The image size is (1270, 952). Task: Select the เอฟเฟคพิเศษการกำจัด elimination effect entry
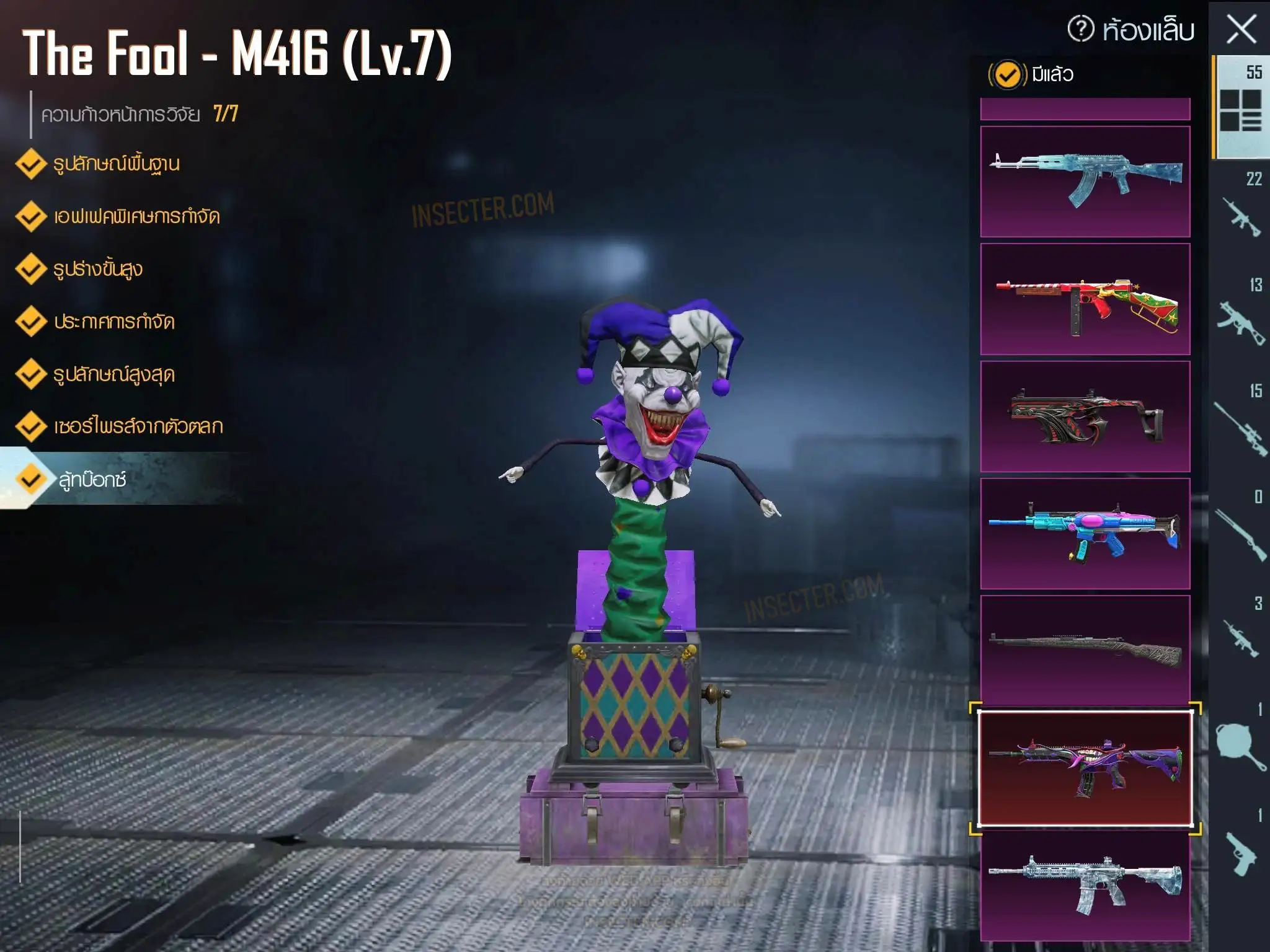click(136, 217)
